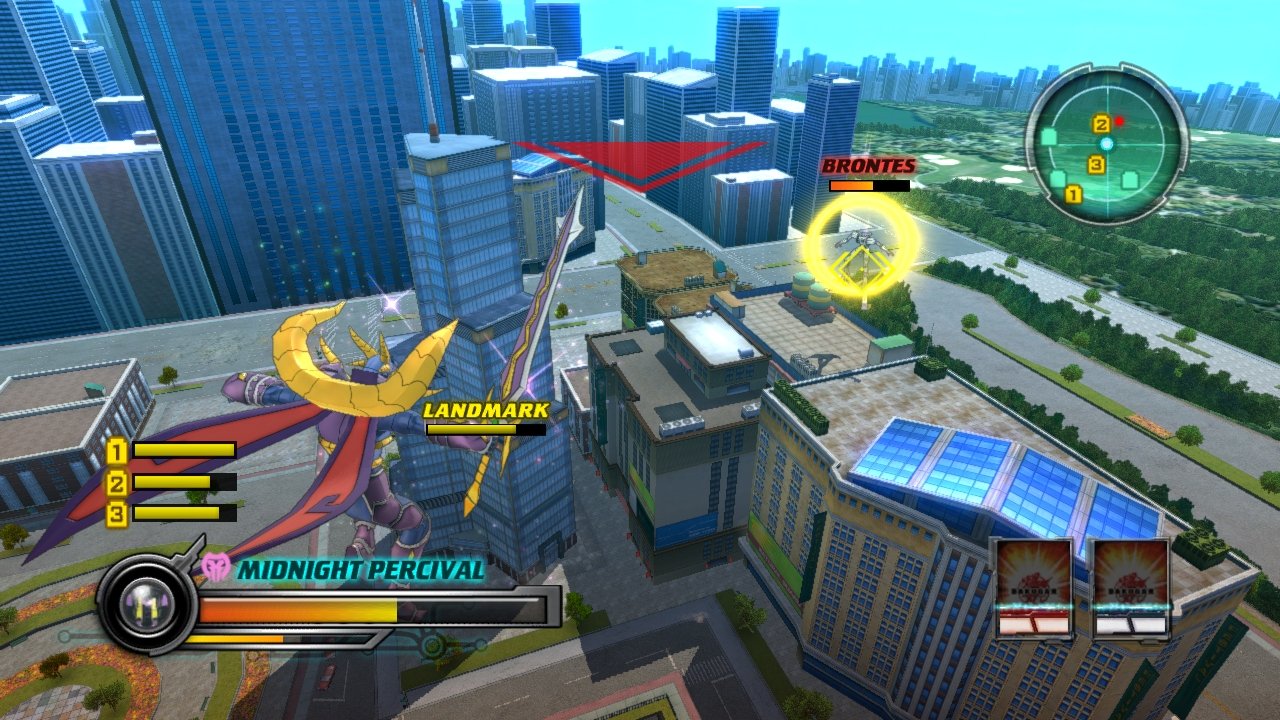Viewport: 1280px width, 720px height.
Task: Toggle the green waypoint left of minimap center
Action: pos(1049,137)
